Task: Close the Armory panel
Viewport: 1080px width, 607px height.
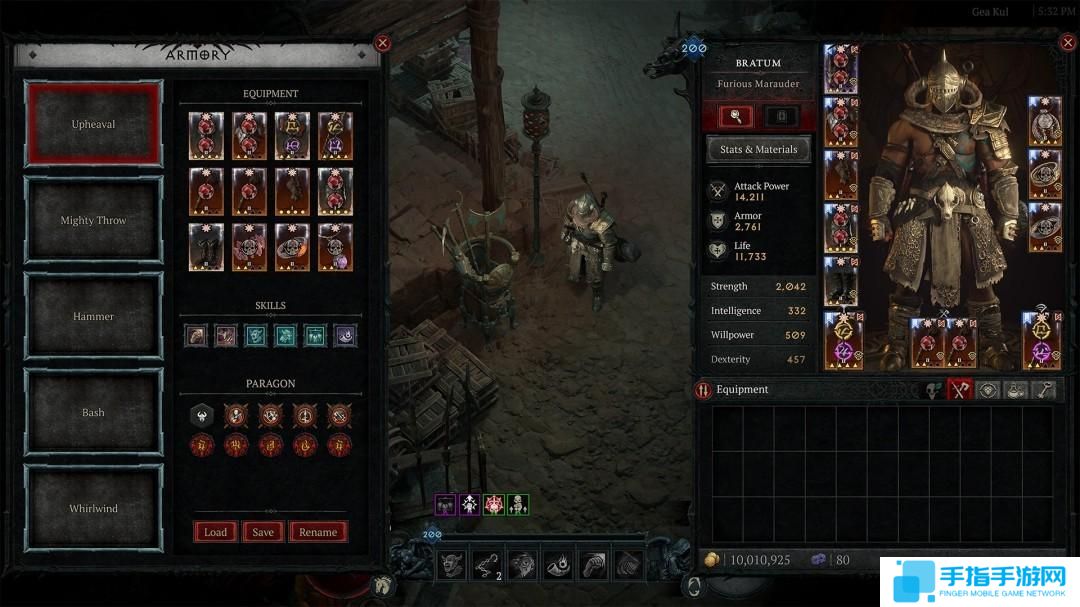Action: pos(382,43)
